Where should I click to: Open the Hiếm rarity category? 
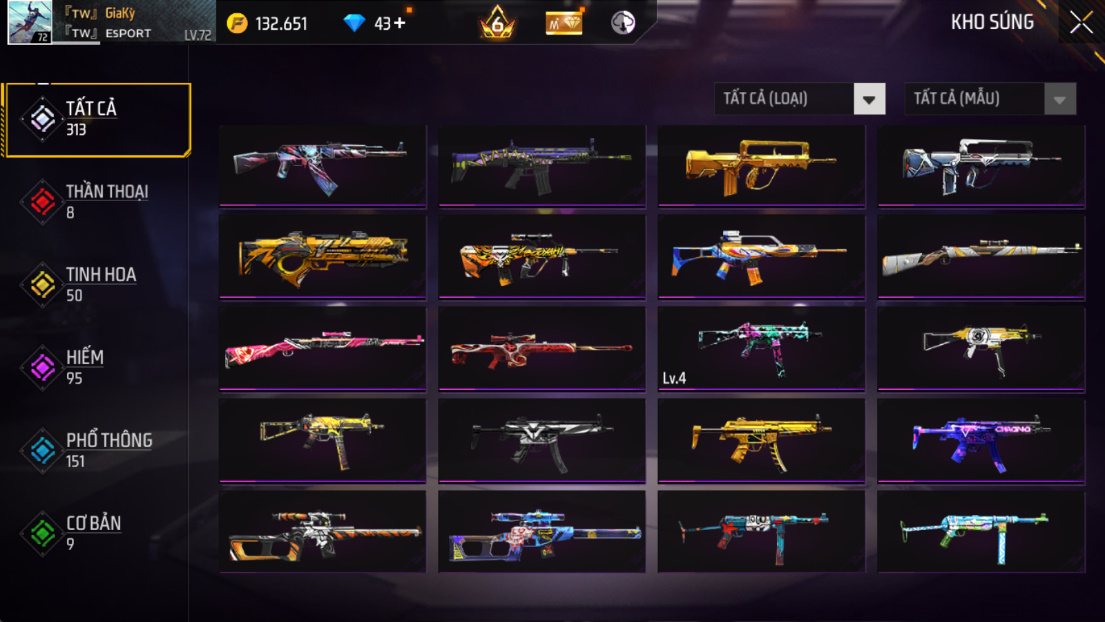click(96, 367)
